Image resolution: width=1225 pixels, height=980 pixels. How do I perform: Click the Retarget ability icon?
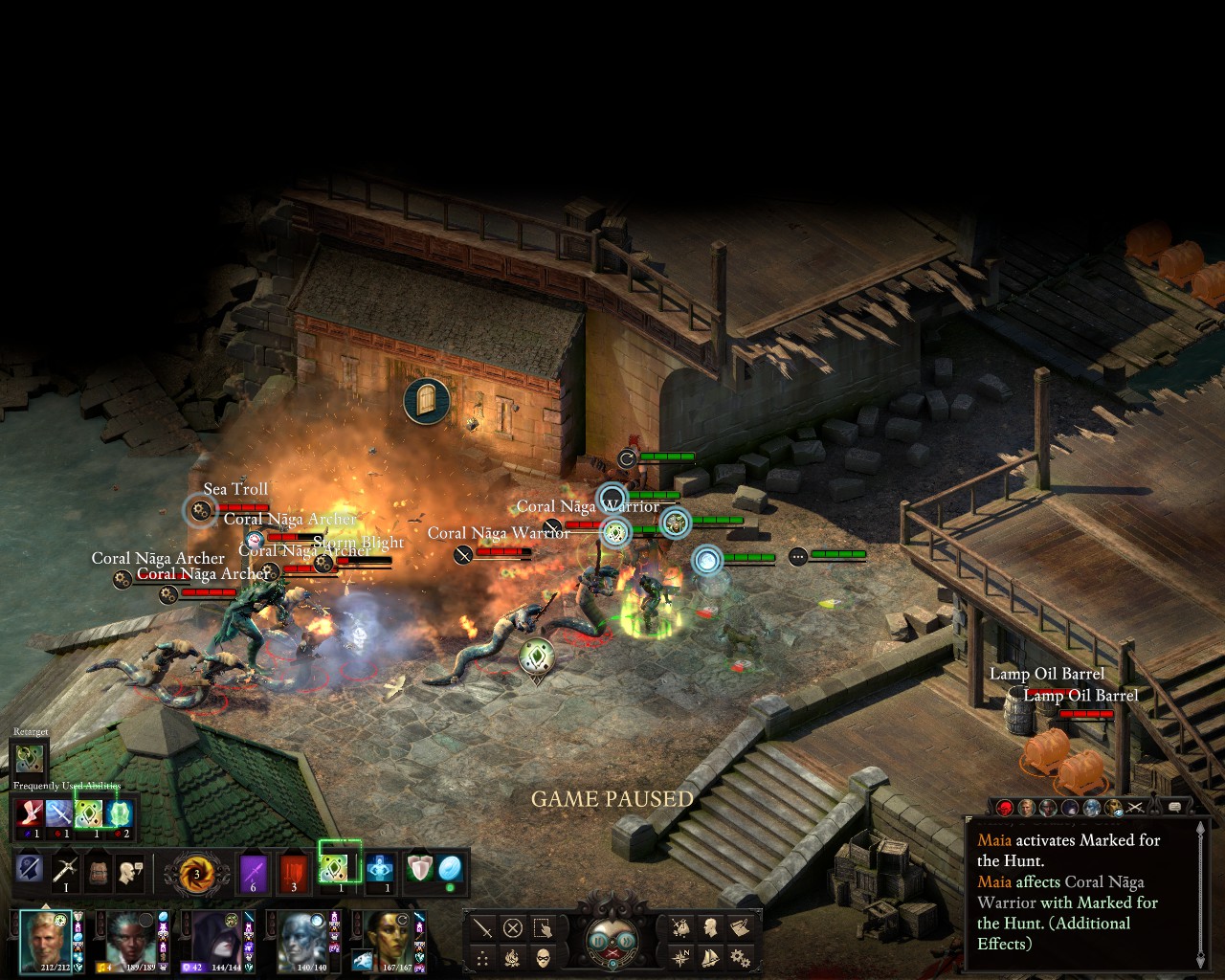[30, 759]
